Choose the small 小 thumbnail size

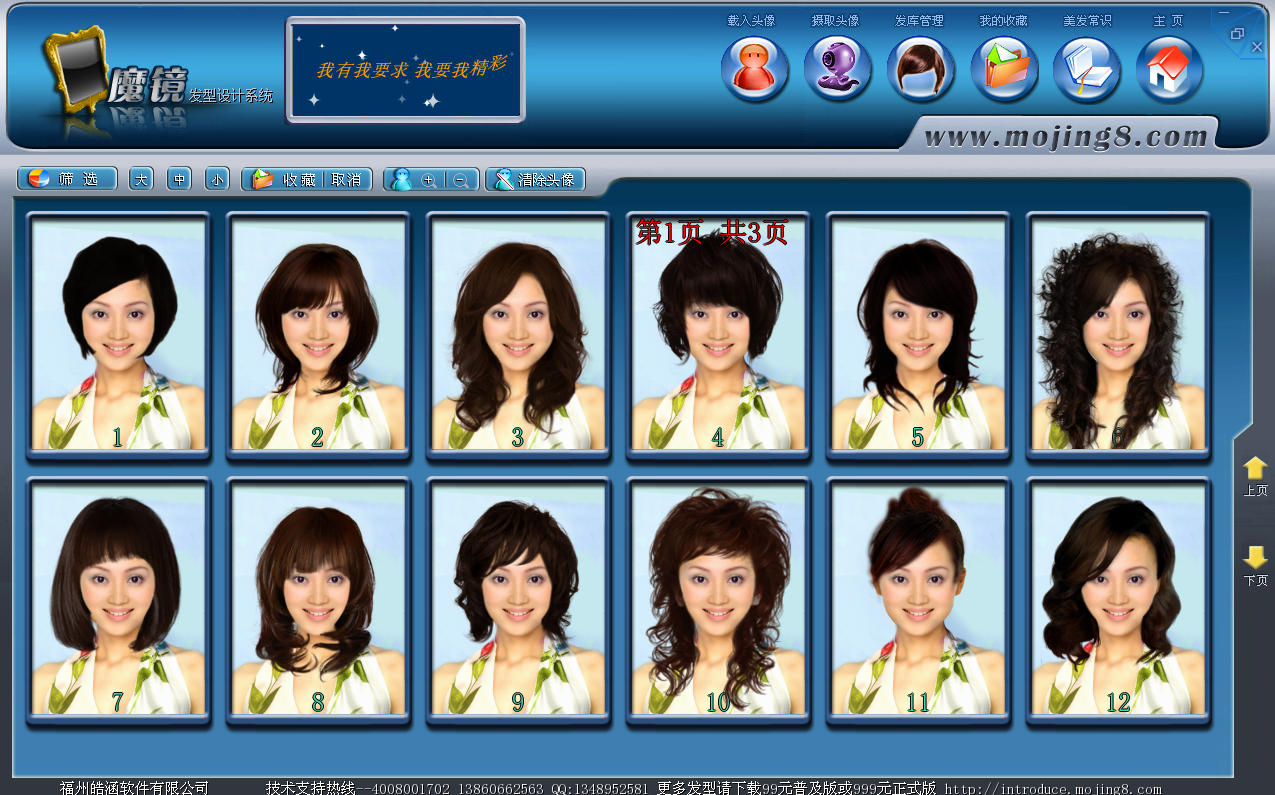[217, 180]
